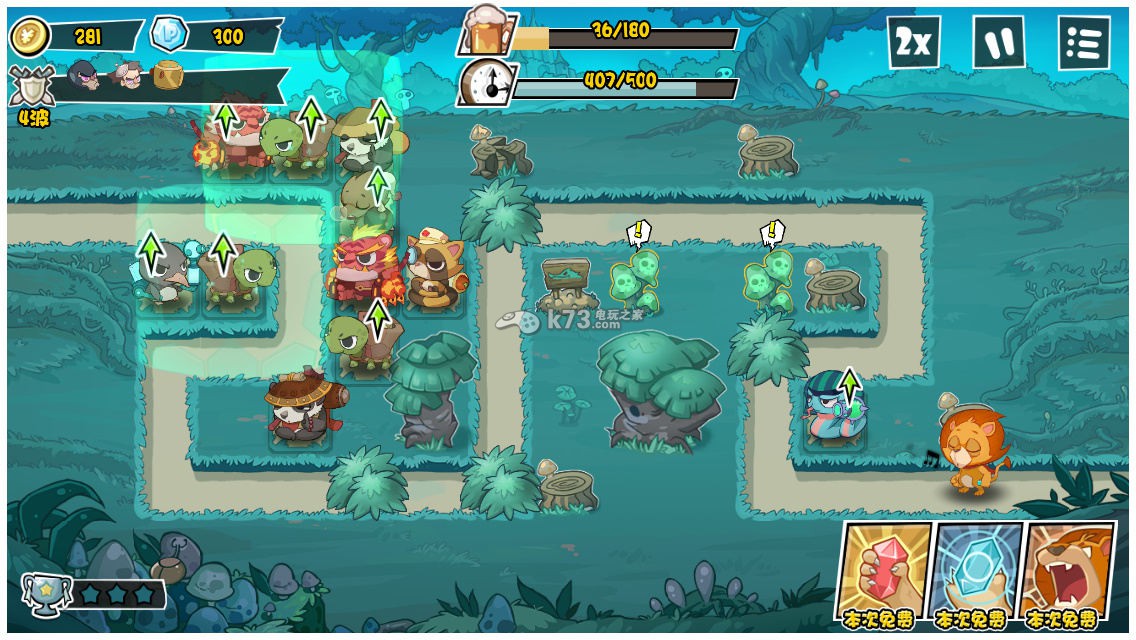The image size is (1136, 640).
Task: Click the crossed-swords shield wave icon
Action: click(x=32, y=86)
